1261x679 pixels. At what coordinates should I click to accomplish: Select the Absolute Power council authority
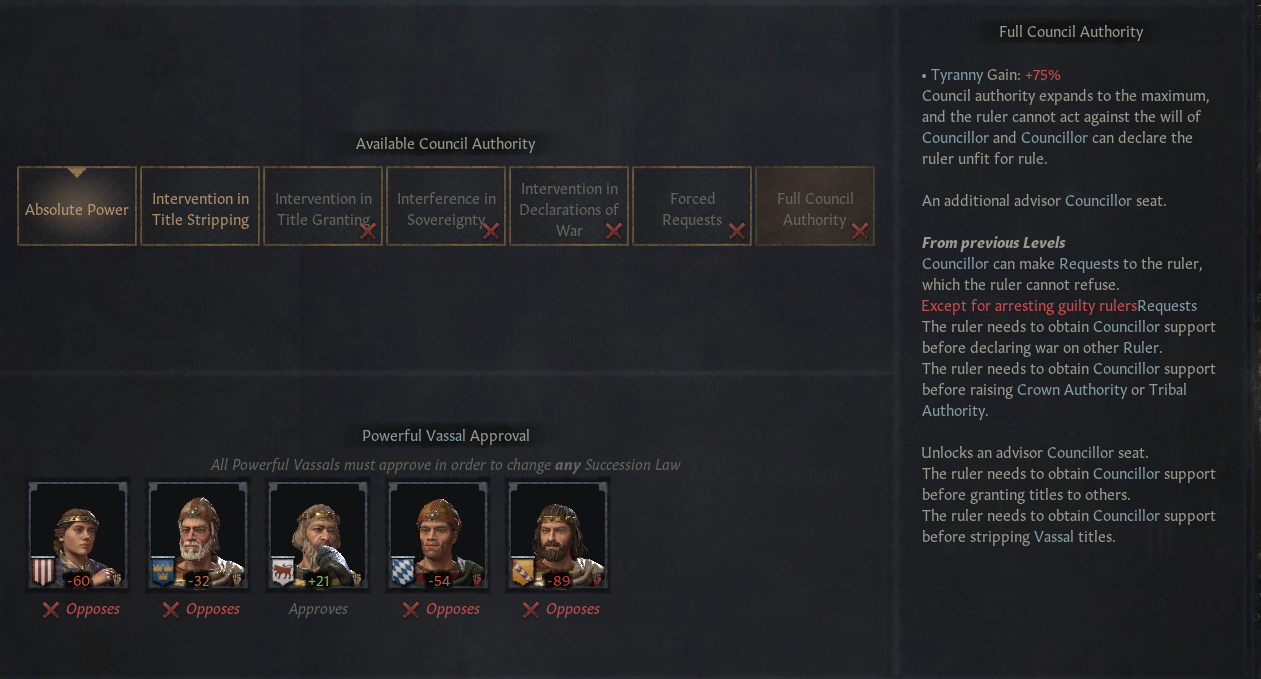click(77, 207)
